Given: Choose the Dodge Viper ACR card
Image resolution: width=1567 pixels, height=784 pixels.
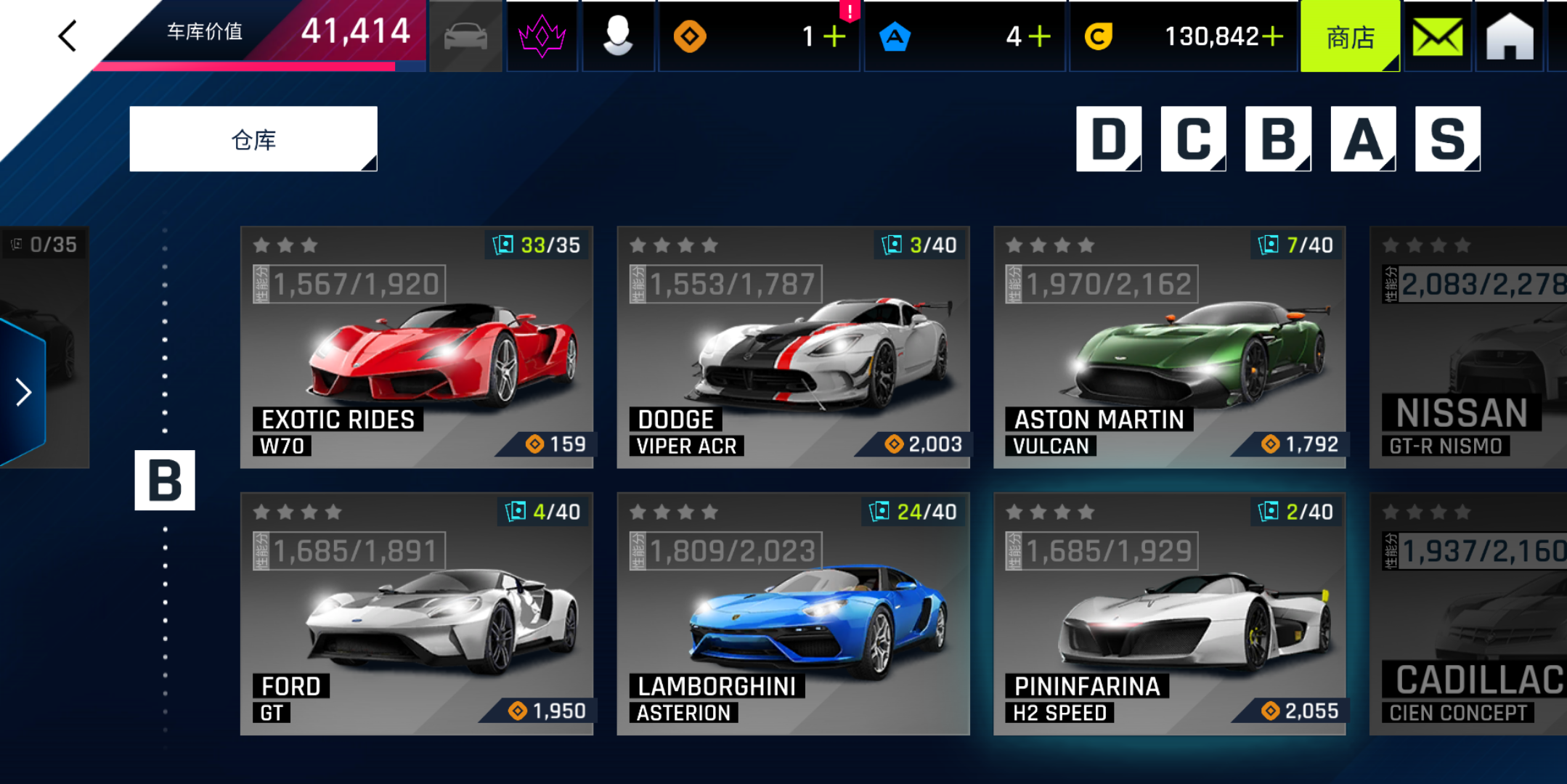Looking at the screenshot, I should pyautogui.click(x=793, y=348).
